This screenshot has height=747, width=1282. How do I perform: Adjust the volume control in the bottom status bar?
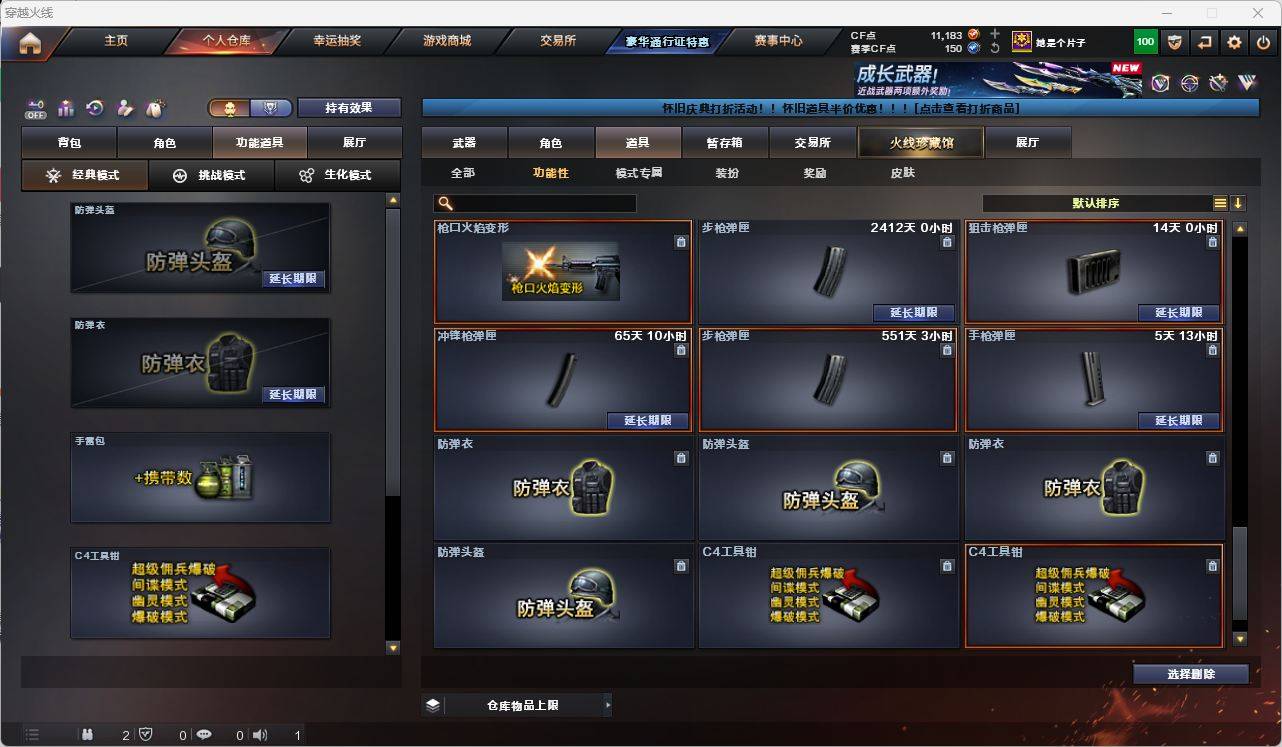point(259,734)
